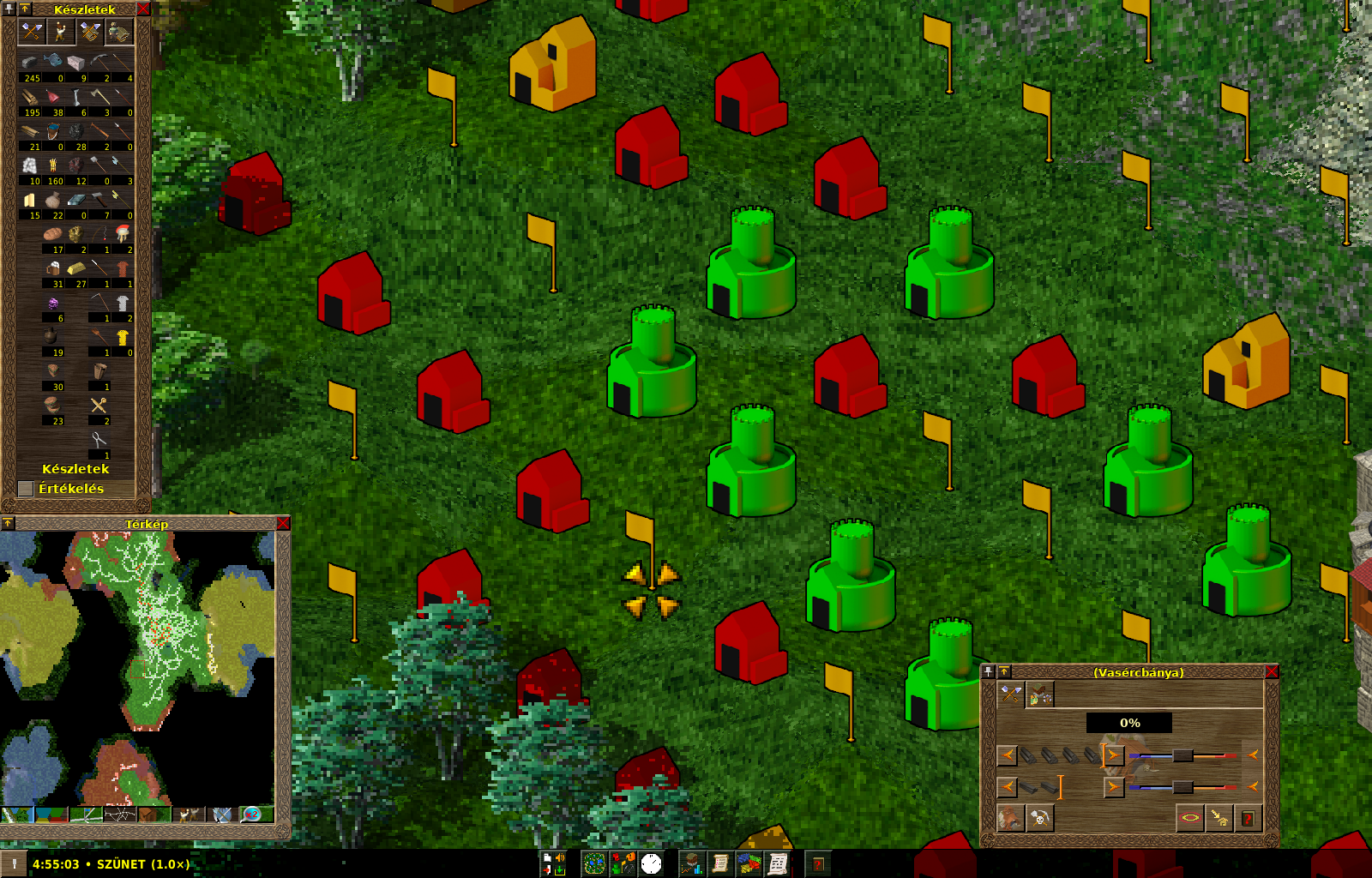Close the Készletek stock window
Image resolution: width=1372 pixels, height=878 pixels.
(143, 9)
